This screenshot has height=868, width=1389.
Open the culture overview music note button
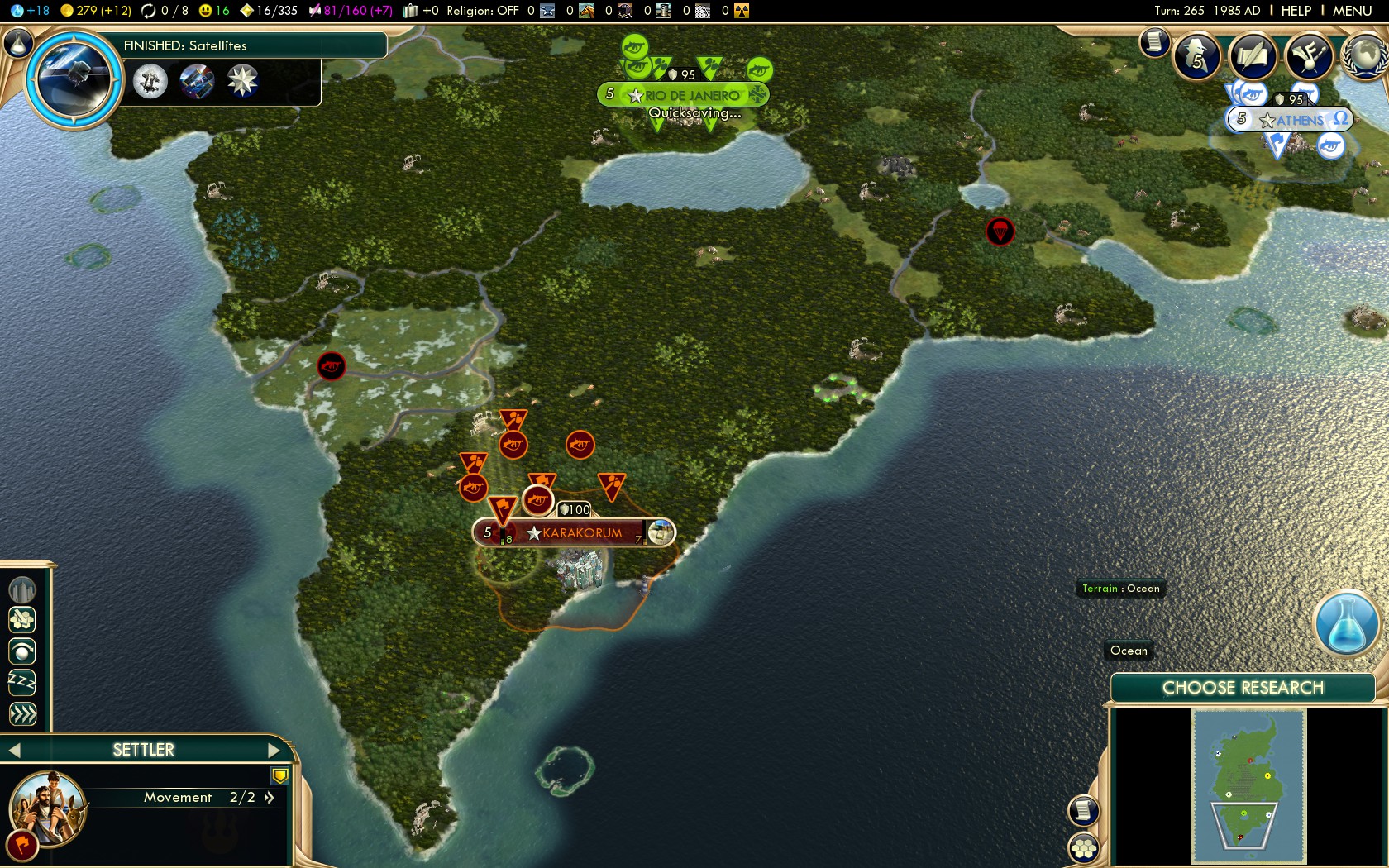1309,56
